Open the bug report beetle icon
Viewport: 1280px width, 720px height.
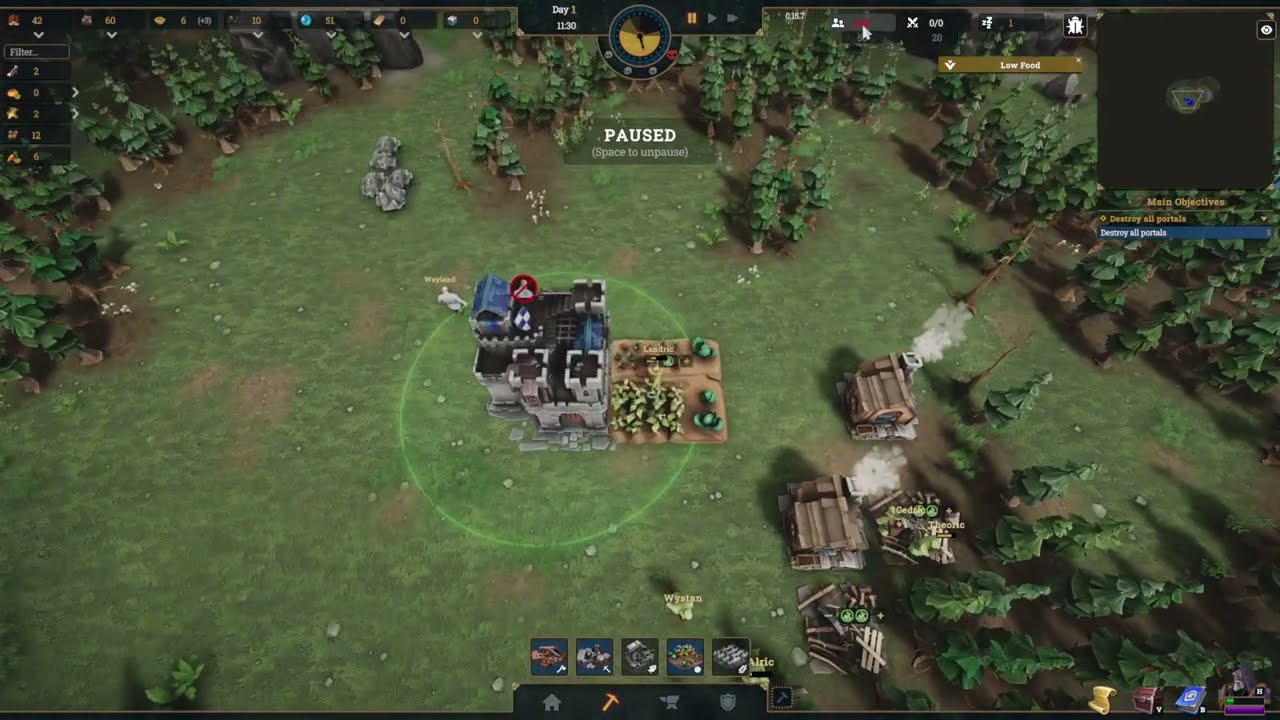tap(1075, 25)
